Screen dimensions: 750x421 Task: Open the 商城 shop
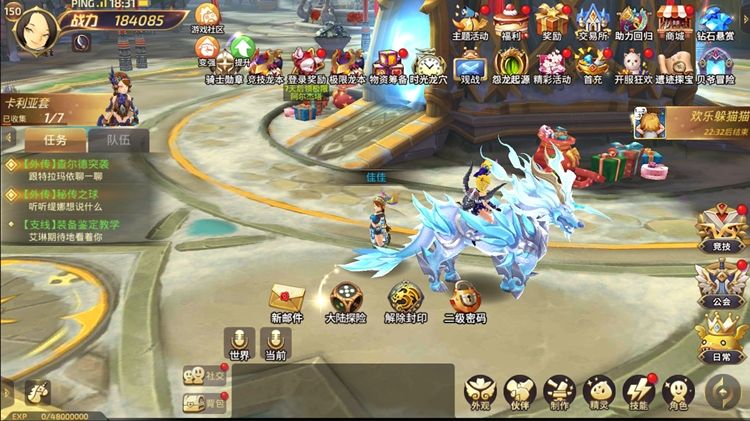pyautogui.click(x=675, y=20)
